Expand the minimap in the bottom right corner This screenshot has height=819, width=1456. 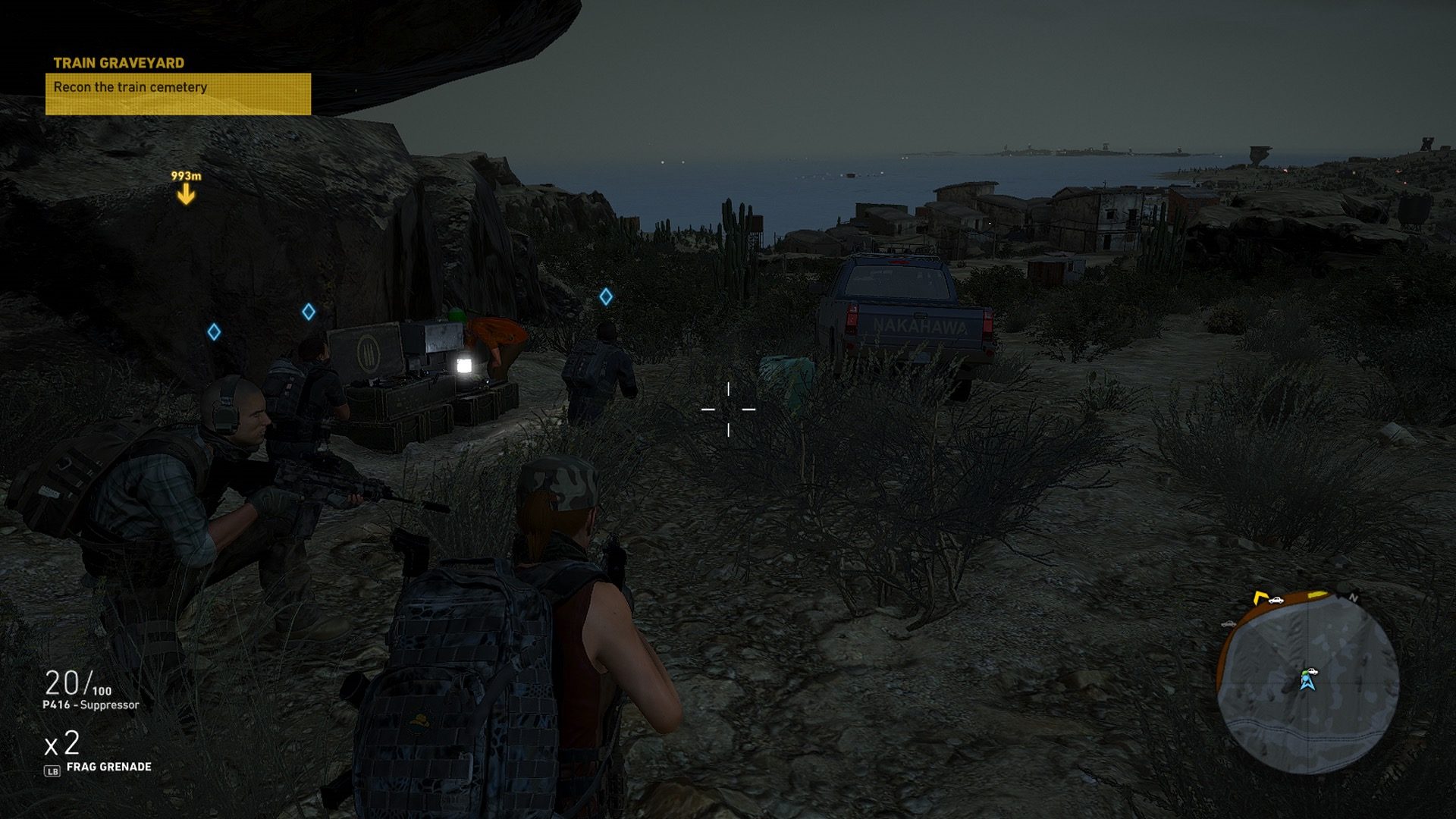point(1306,684)
